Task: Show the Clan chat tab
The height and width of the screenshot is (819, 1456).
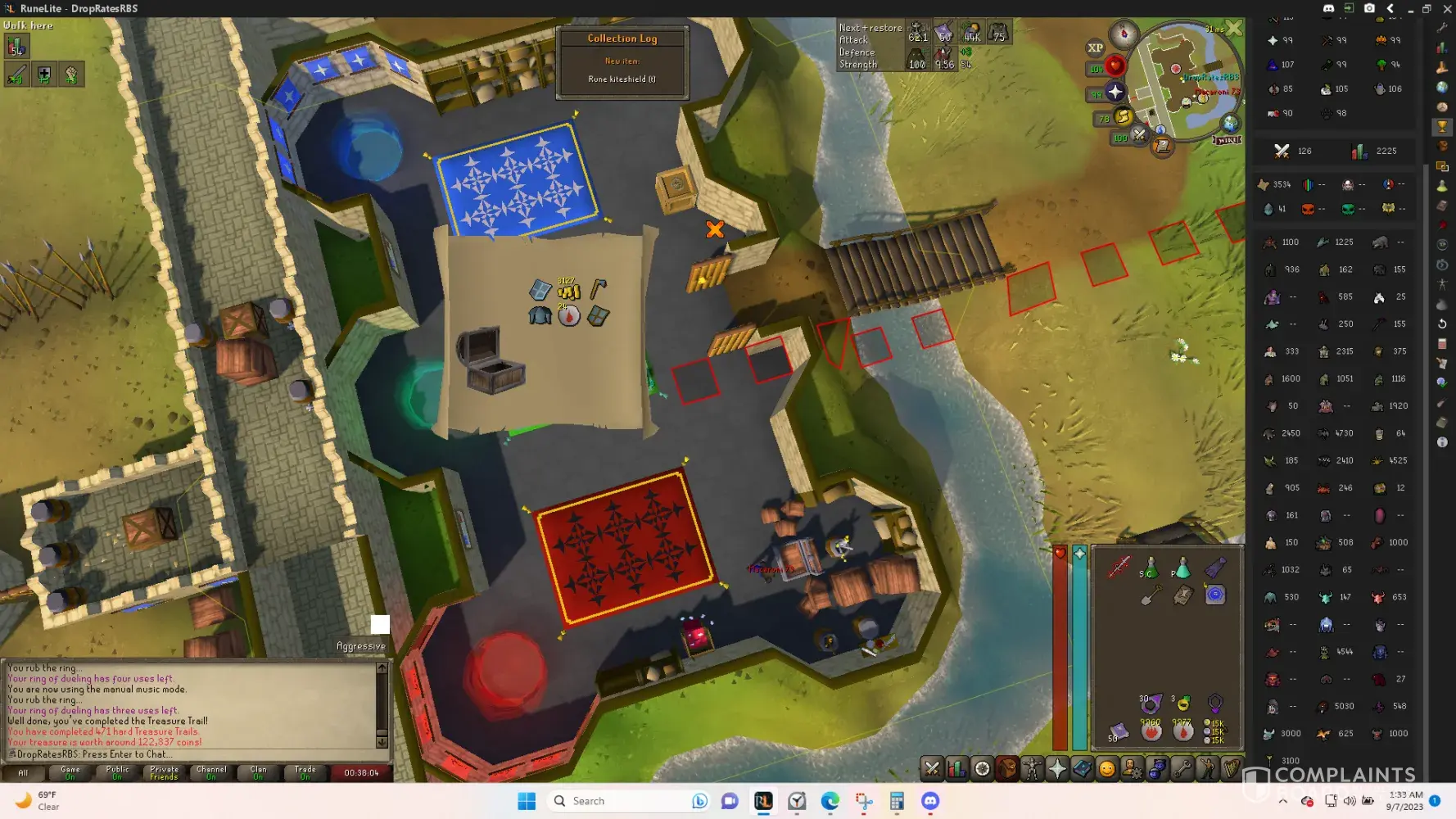Action: [258, 772]
